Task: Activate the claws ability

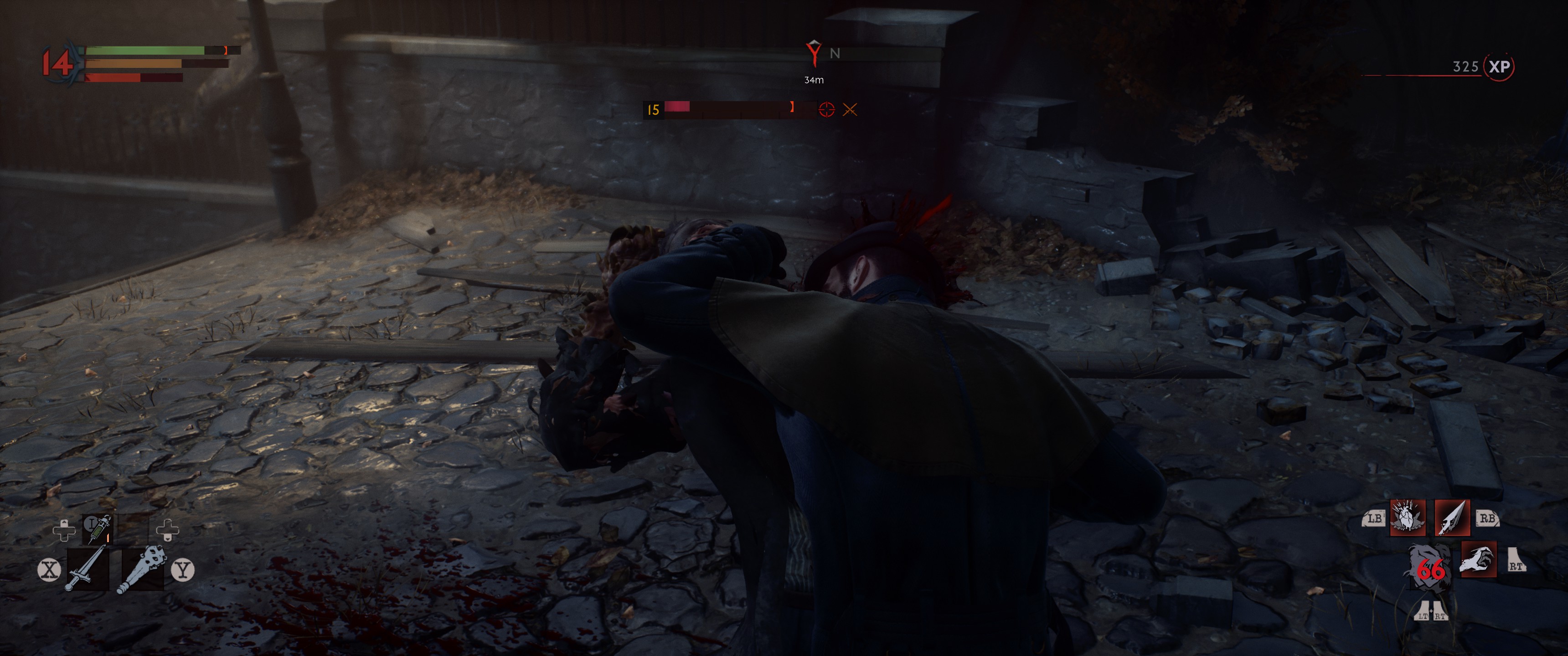Action: 1478,559
